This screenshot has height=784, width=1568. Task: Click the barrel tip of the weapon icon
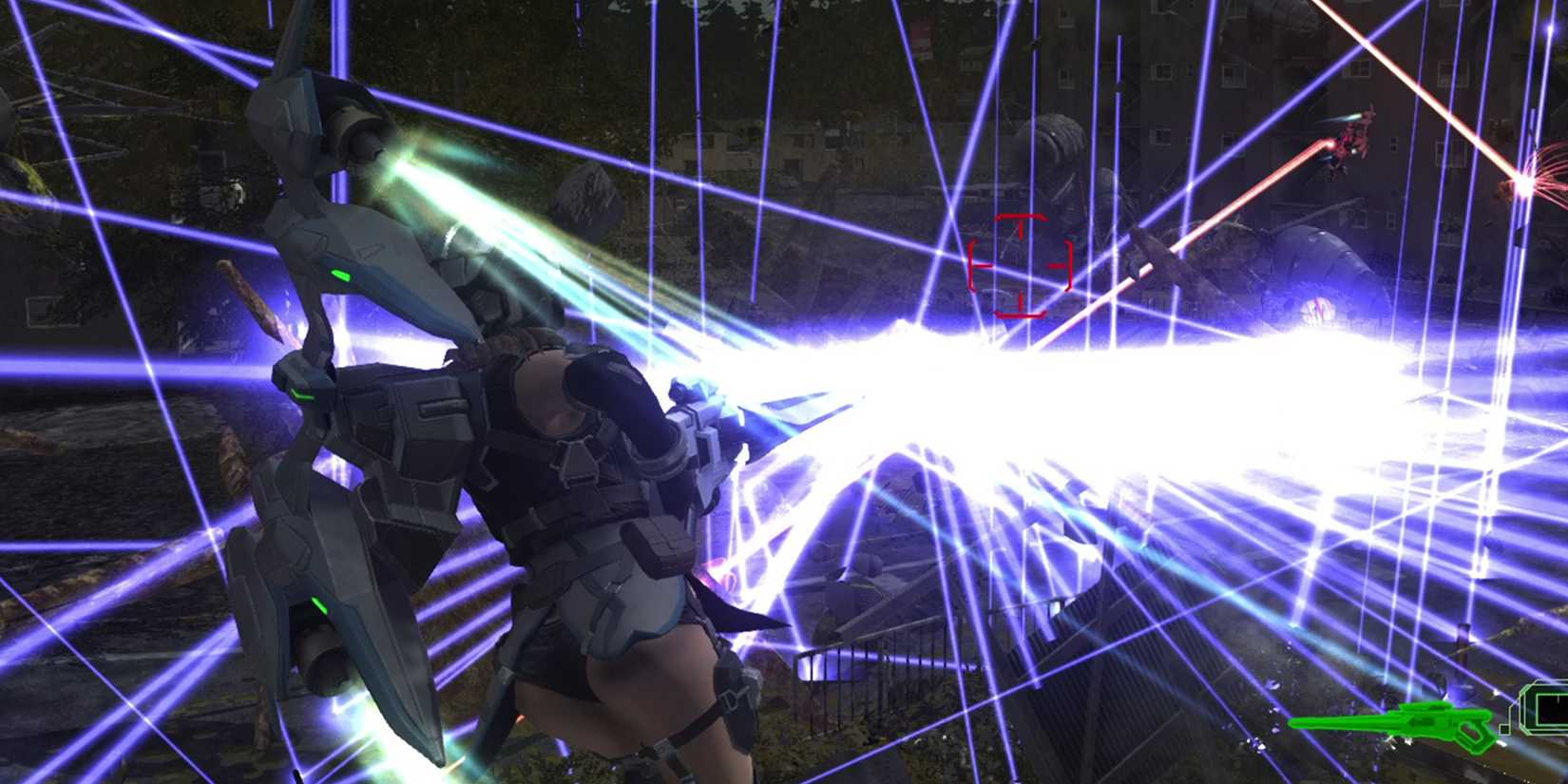point(1294,722)
